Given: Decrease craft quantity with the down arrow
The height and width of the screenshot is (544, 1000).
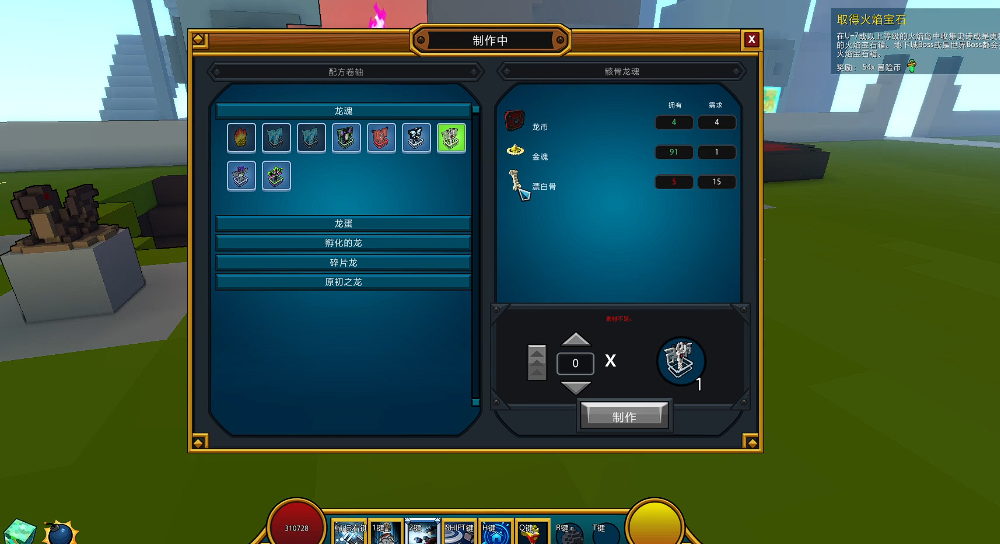Looking at the screenshot, I should [576, 386].
